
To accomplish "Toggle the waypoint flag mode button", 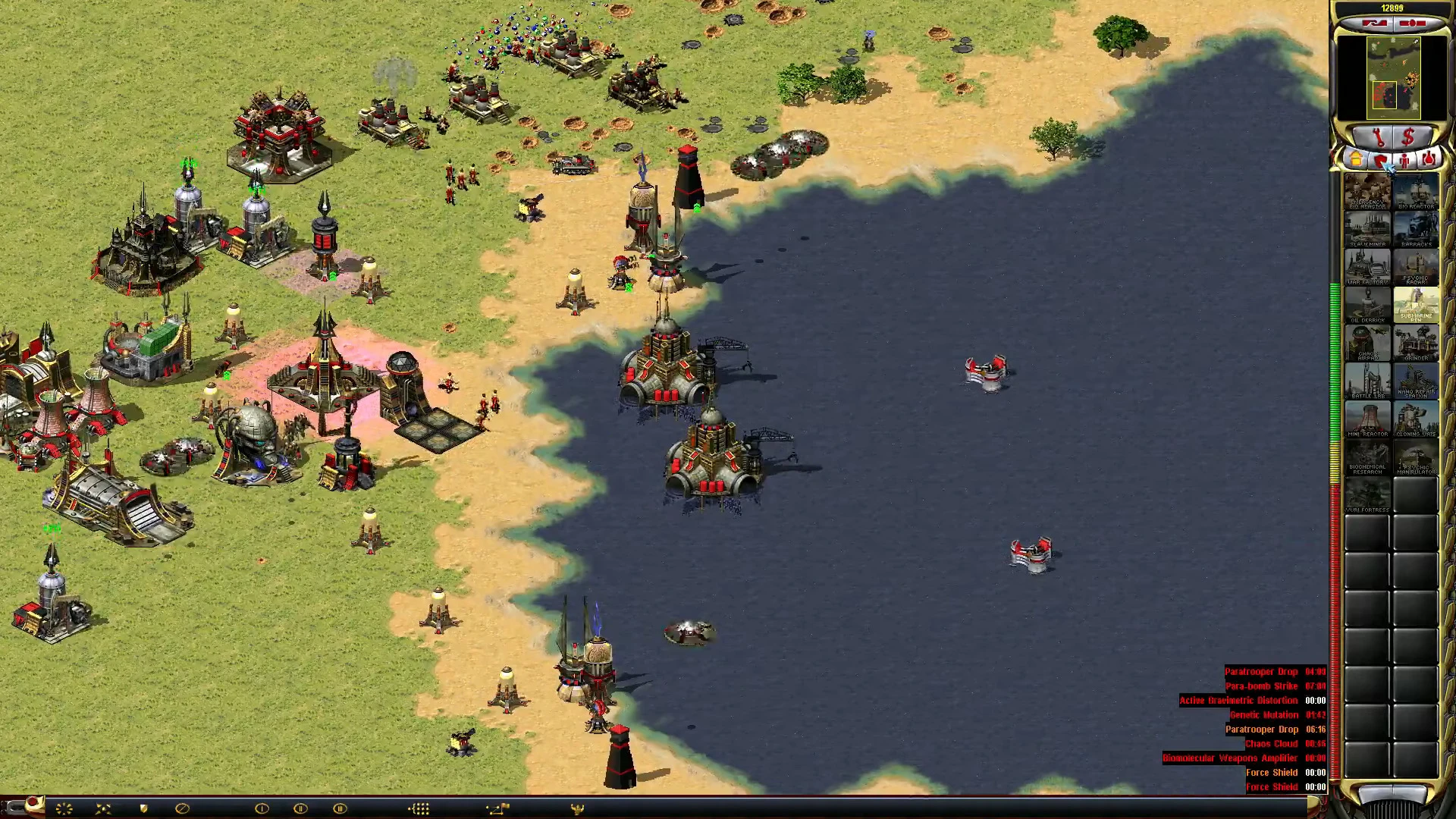I will pyautogui.click(x=497, y=808).
